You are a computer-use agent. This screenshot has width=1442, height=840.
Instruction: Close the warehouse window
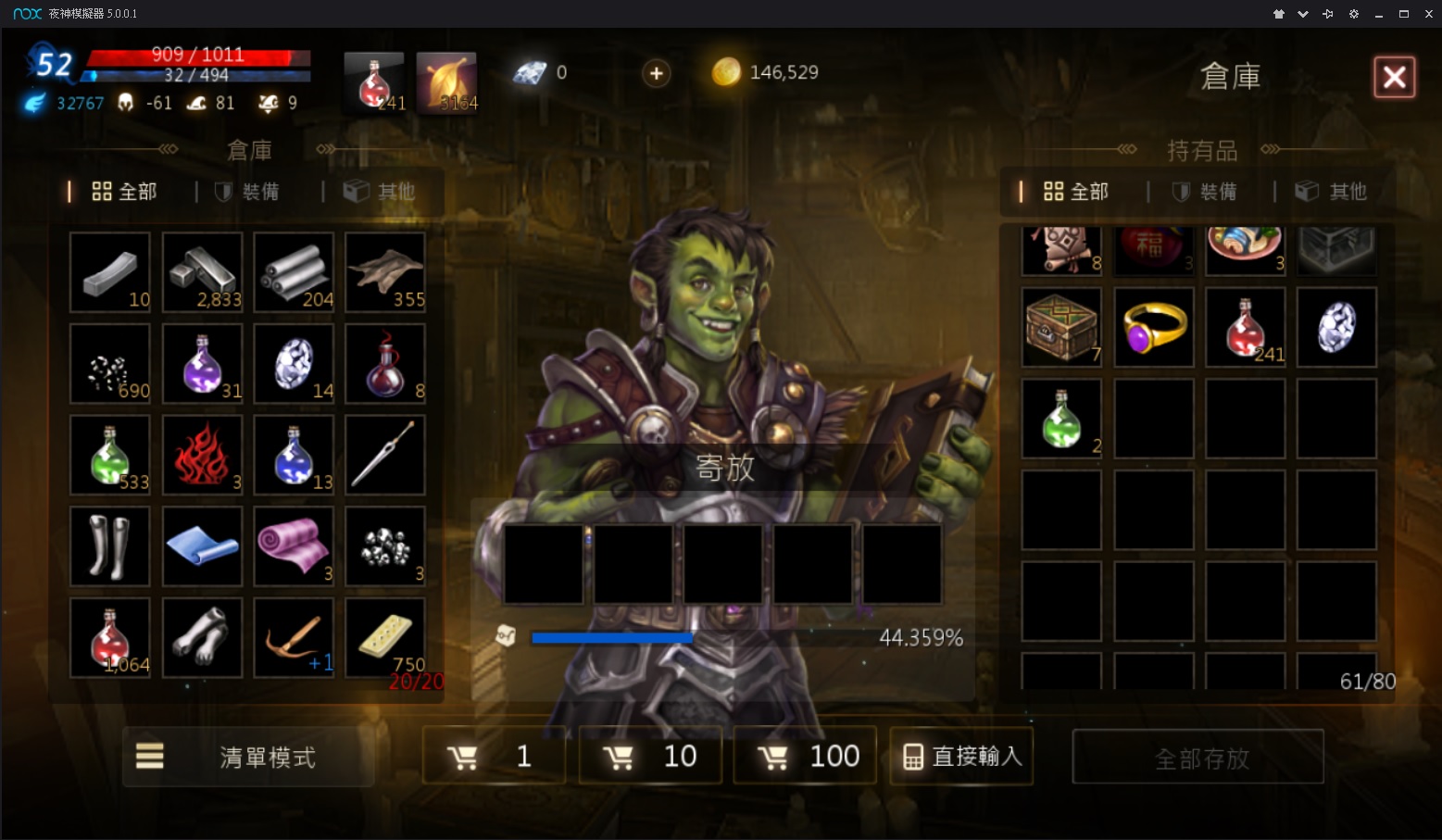tap(1394, 77)
